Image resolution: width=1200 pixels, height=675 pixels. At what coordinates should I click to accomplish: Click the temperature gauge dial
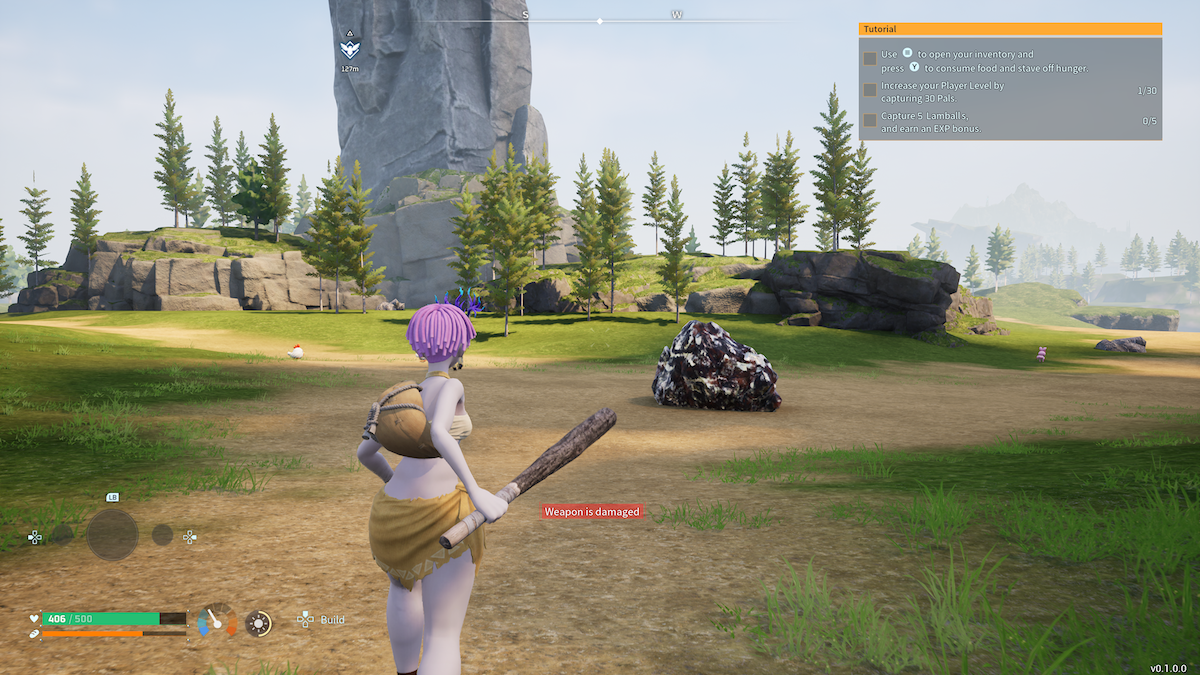pos(217,622)
